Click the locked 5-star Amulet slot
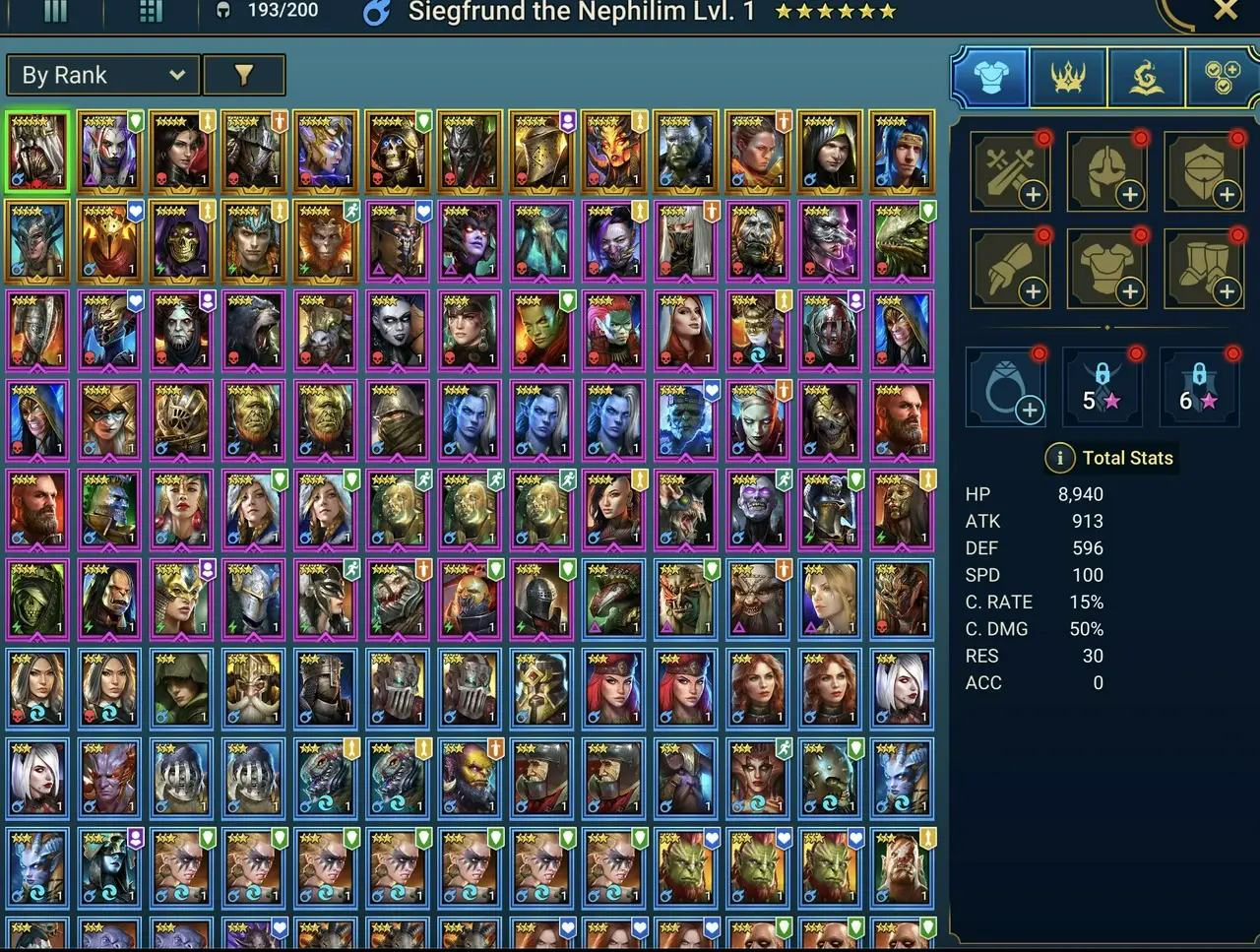This screenshot has width=1260, height=952. click(x=1102, y=386)
